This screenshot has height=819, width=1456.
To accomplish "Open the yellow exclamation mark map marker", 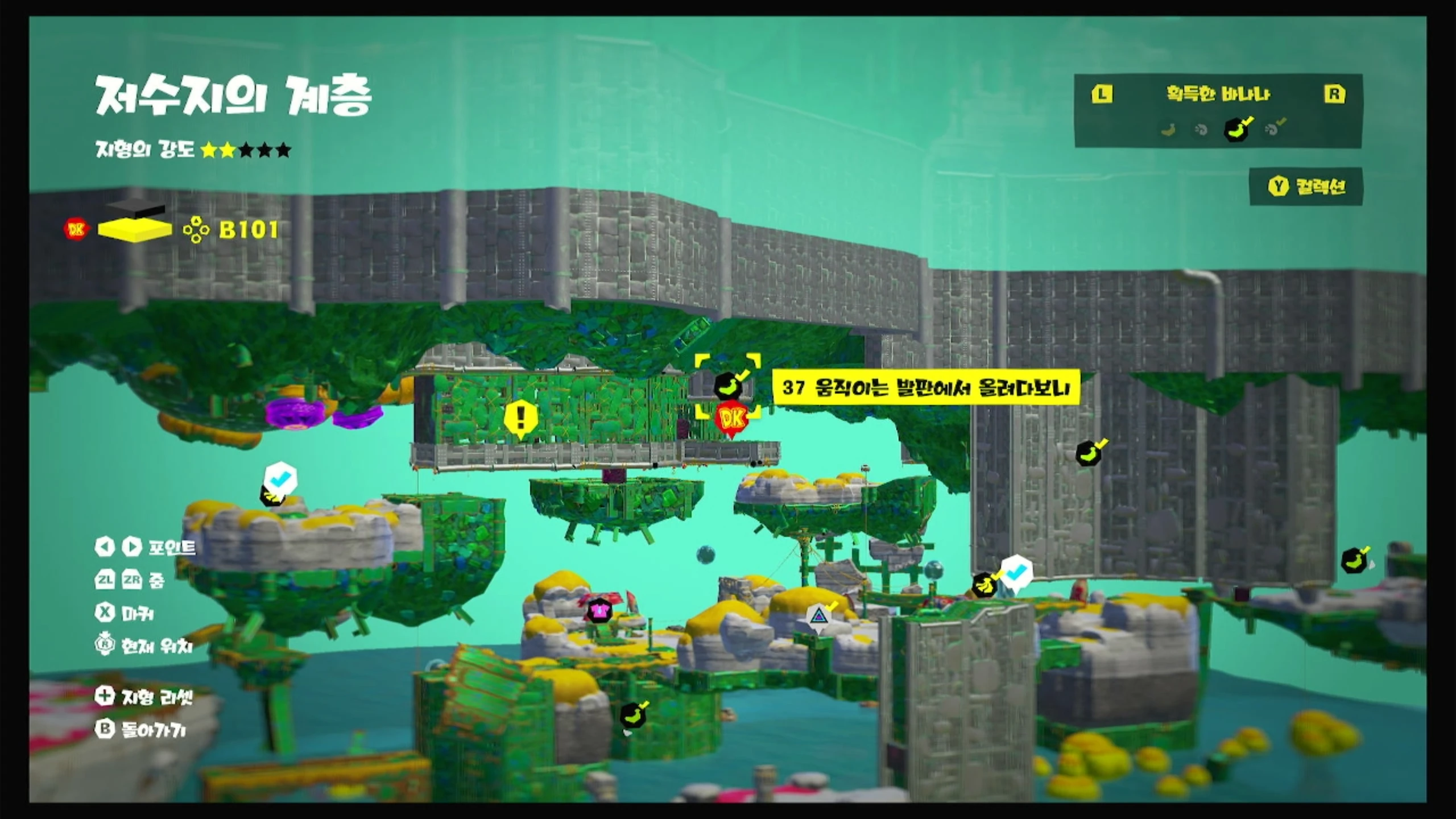I will 520,419.
